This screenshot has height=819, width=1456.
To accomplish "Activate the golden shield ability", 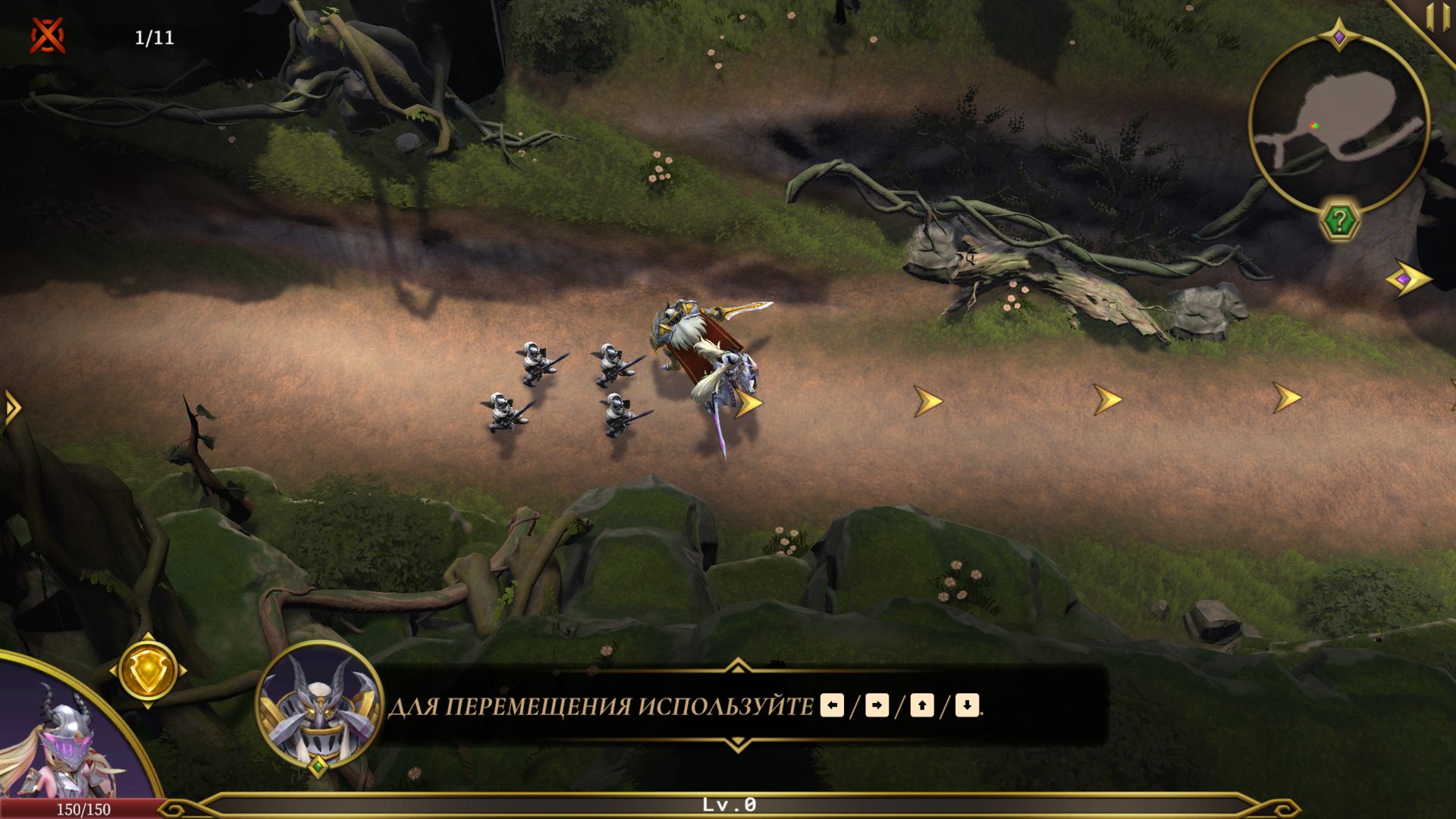I will (148, 670).
